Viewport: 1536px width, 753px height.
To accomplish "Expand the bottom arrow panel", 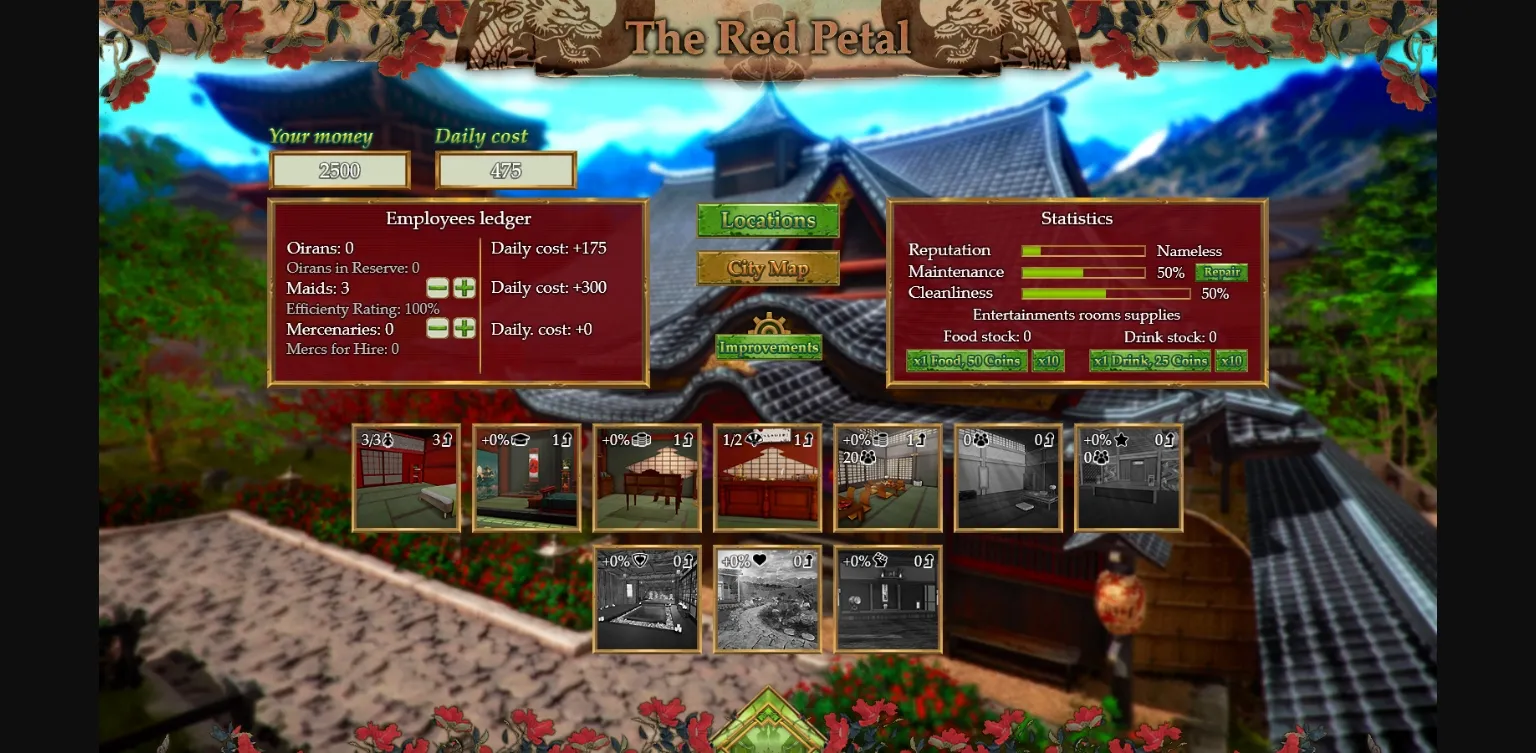I will (768, 725).
